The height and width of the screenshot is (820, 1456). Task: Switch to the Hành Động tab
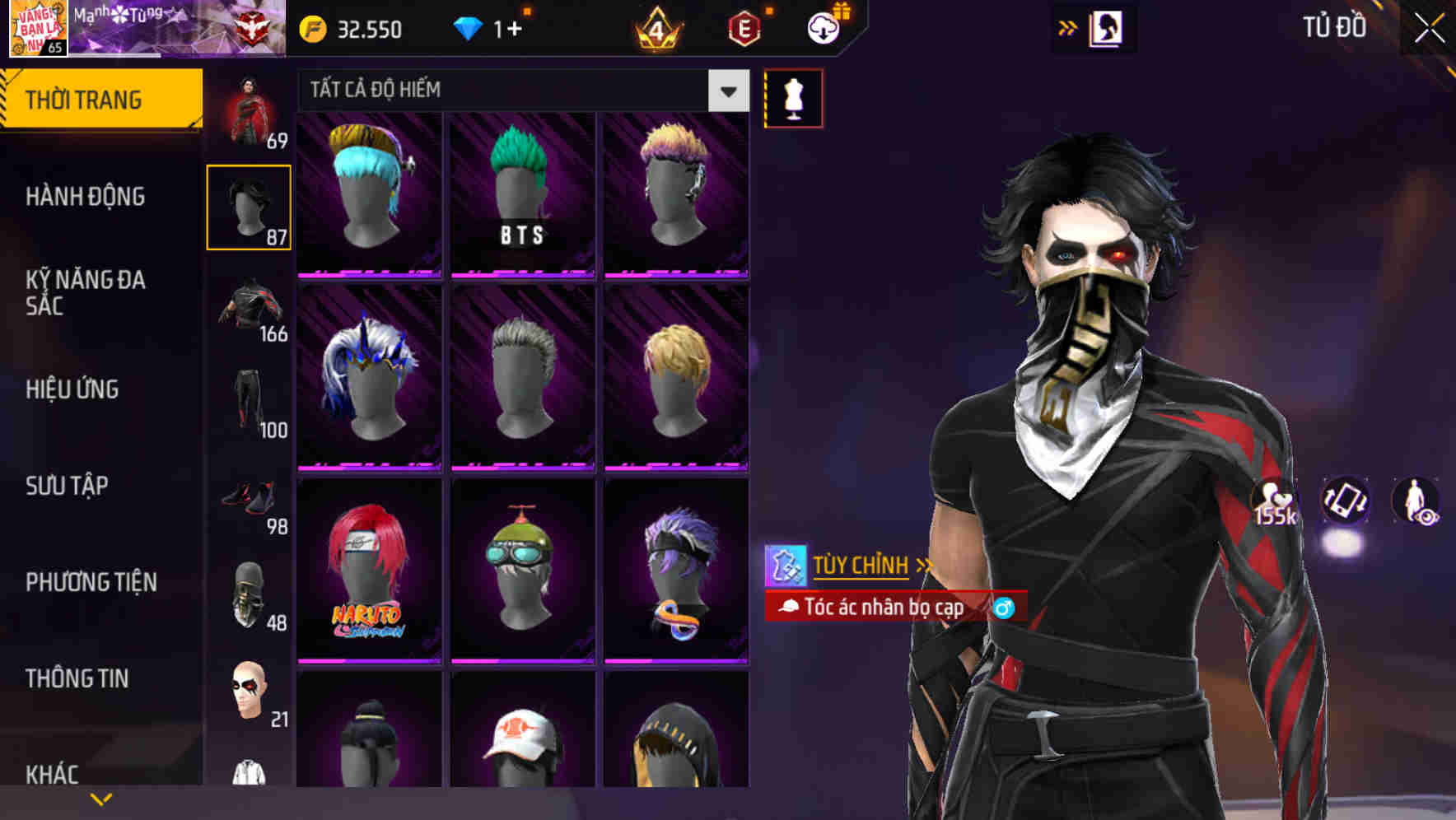tap(86, 197)
